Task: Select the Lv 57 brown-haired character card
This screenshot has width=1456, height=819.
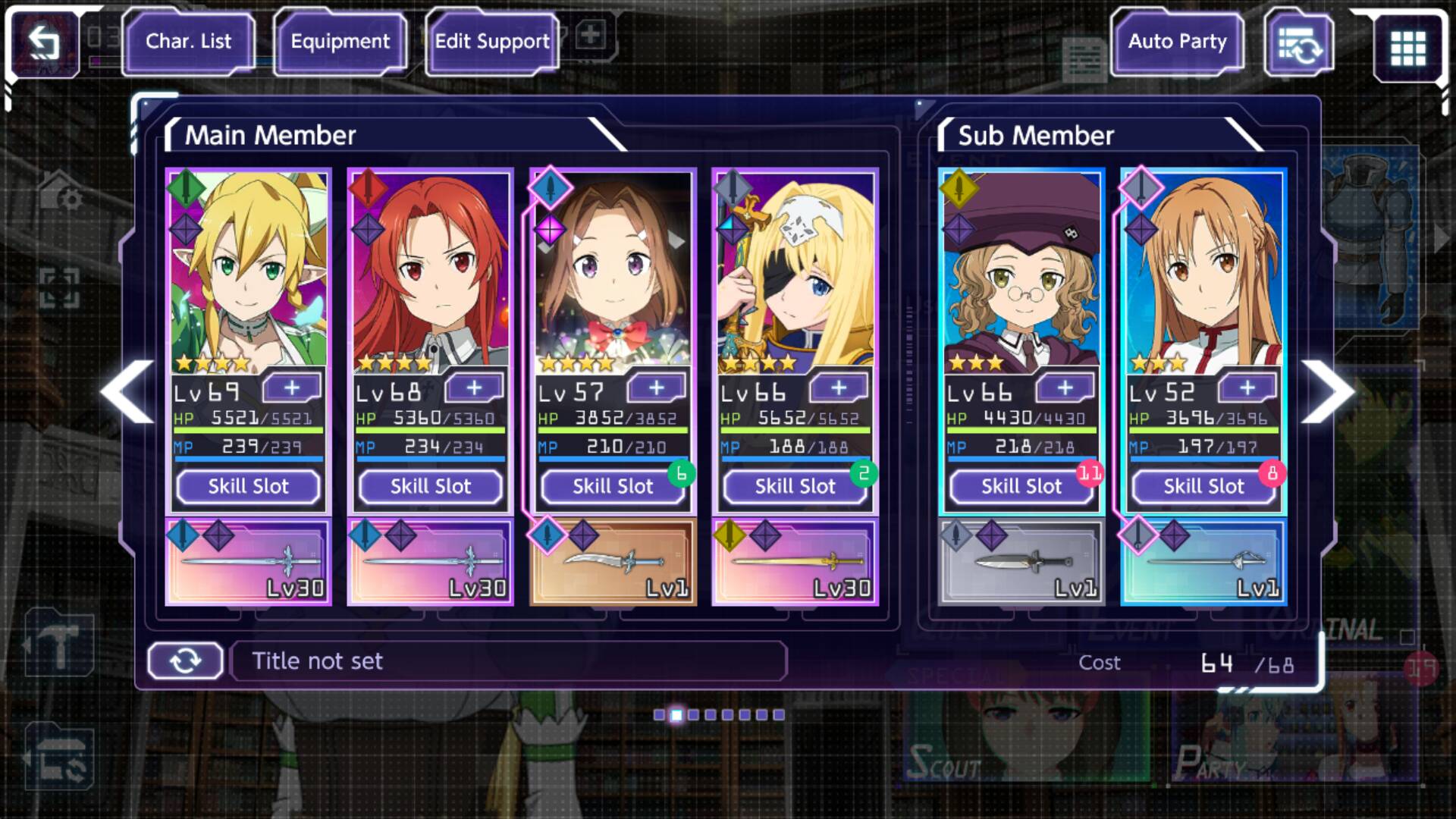Action: tap(613, 273)
